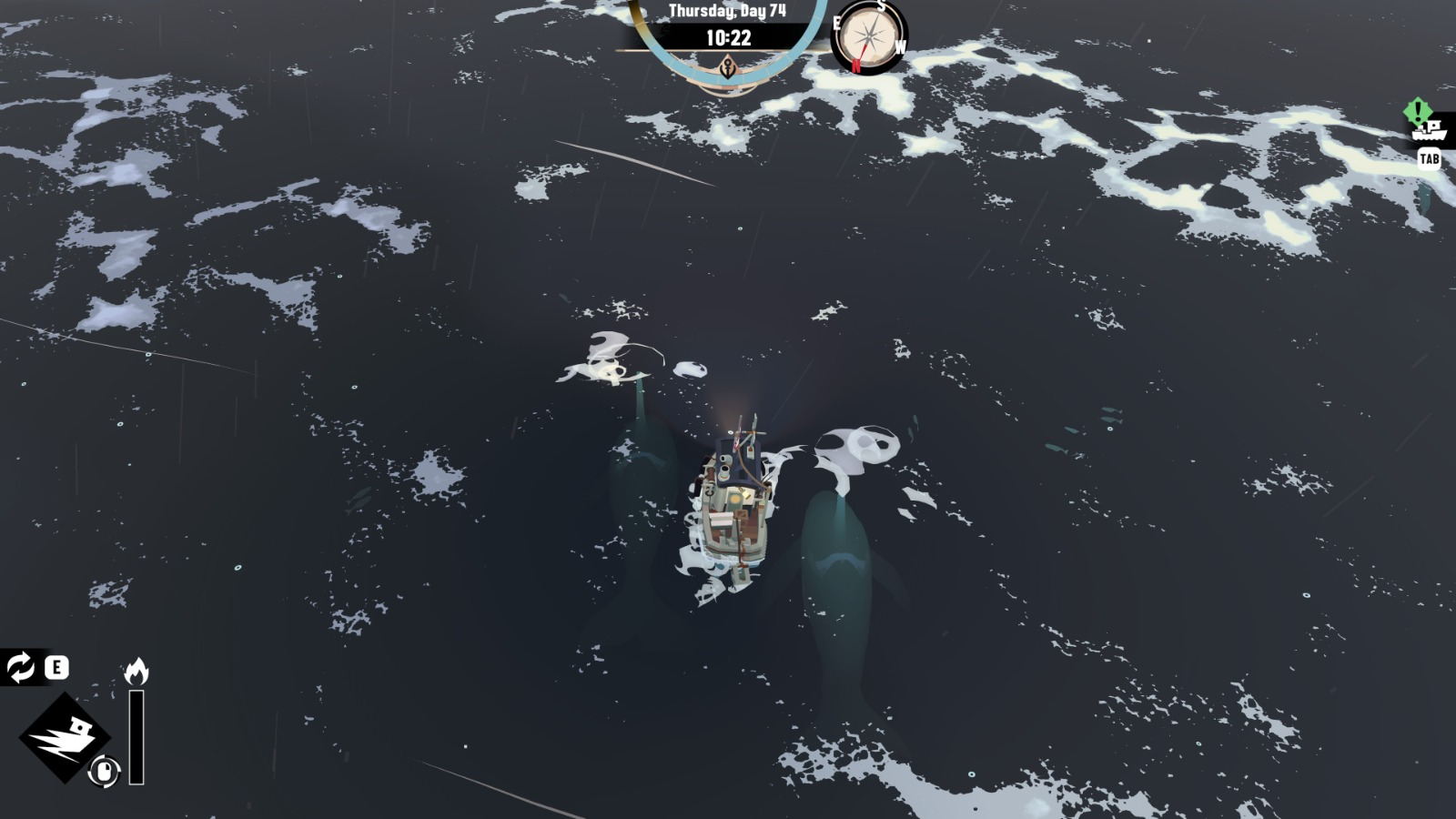Click the compass at the top
Screen dimensions: 1456x819
(870, 36)
